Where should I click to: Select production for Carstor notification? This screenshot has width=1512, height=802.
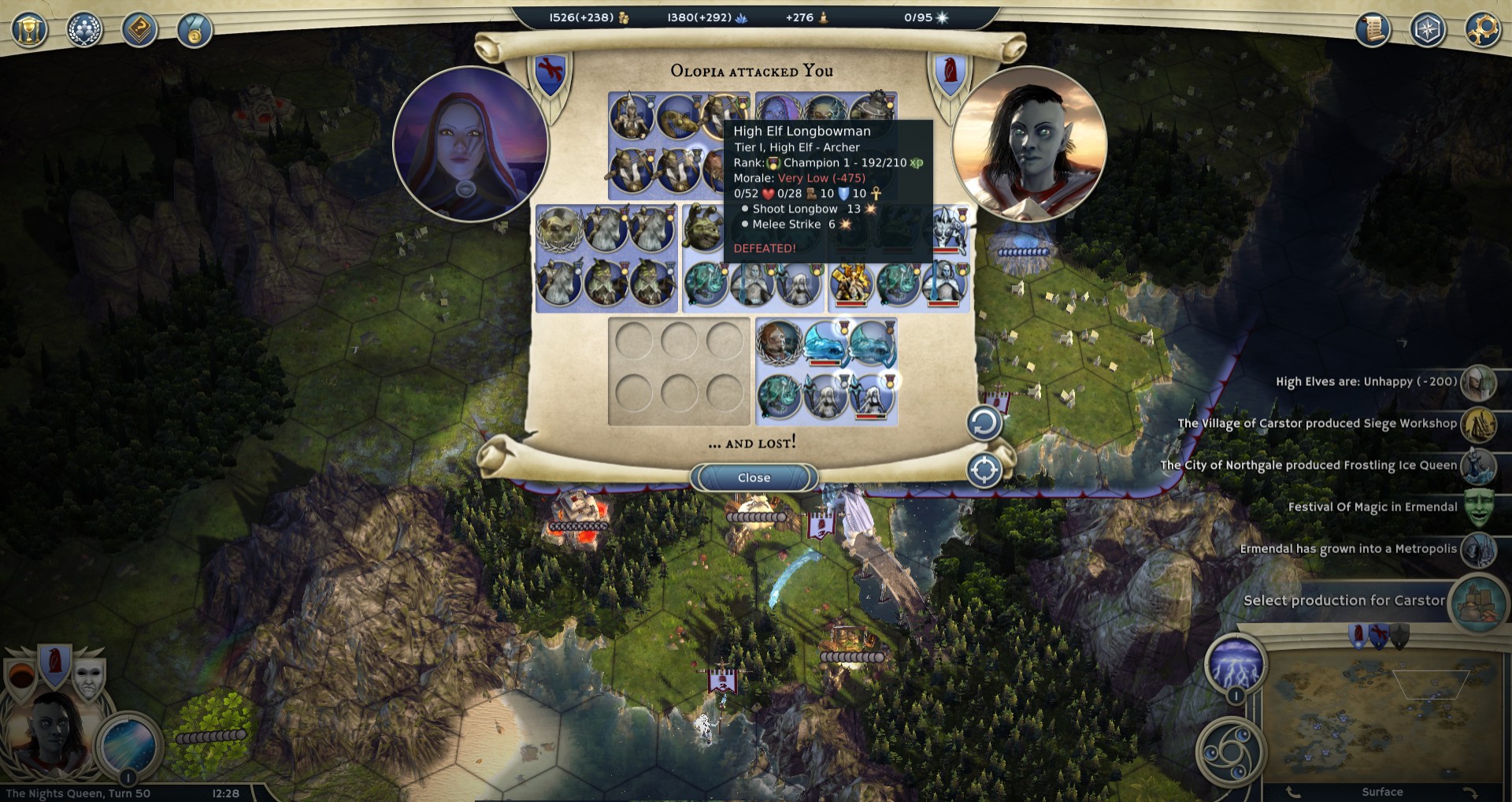[x=1344, y=600]
